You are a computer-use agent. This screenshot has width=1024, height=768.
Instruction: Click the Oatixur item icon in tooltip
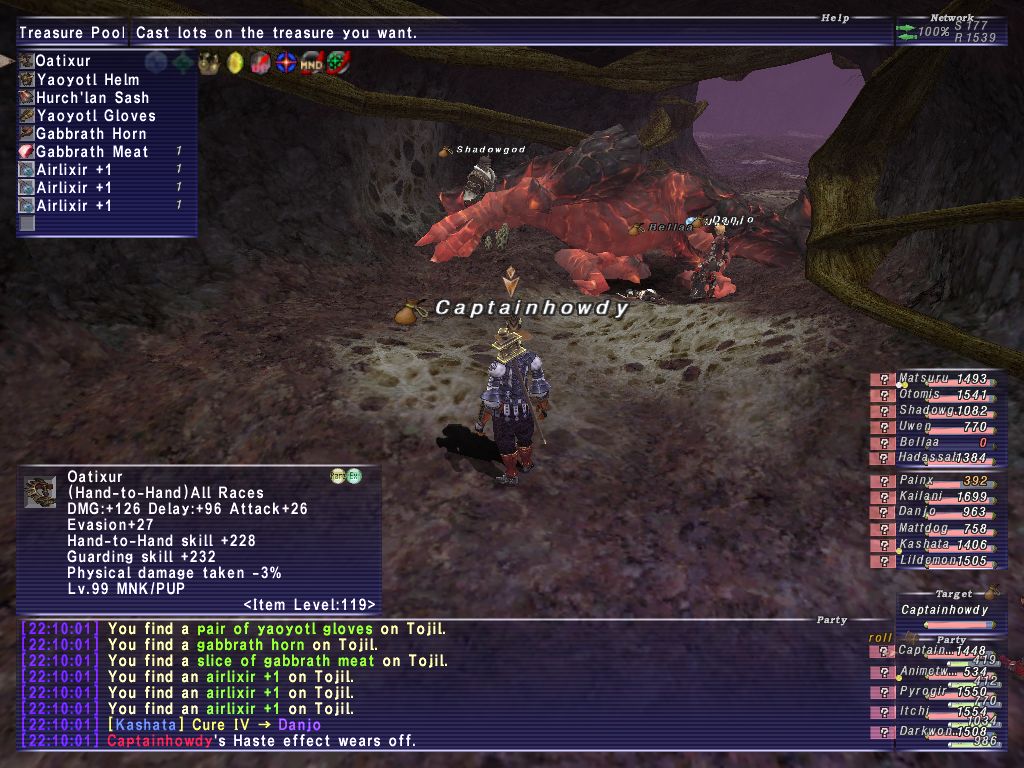tap(40, 491)
